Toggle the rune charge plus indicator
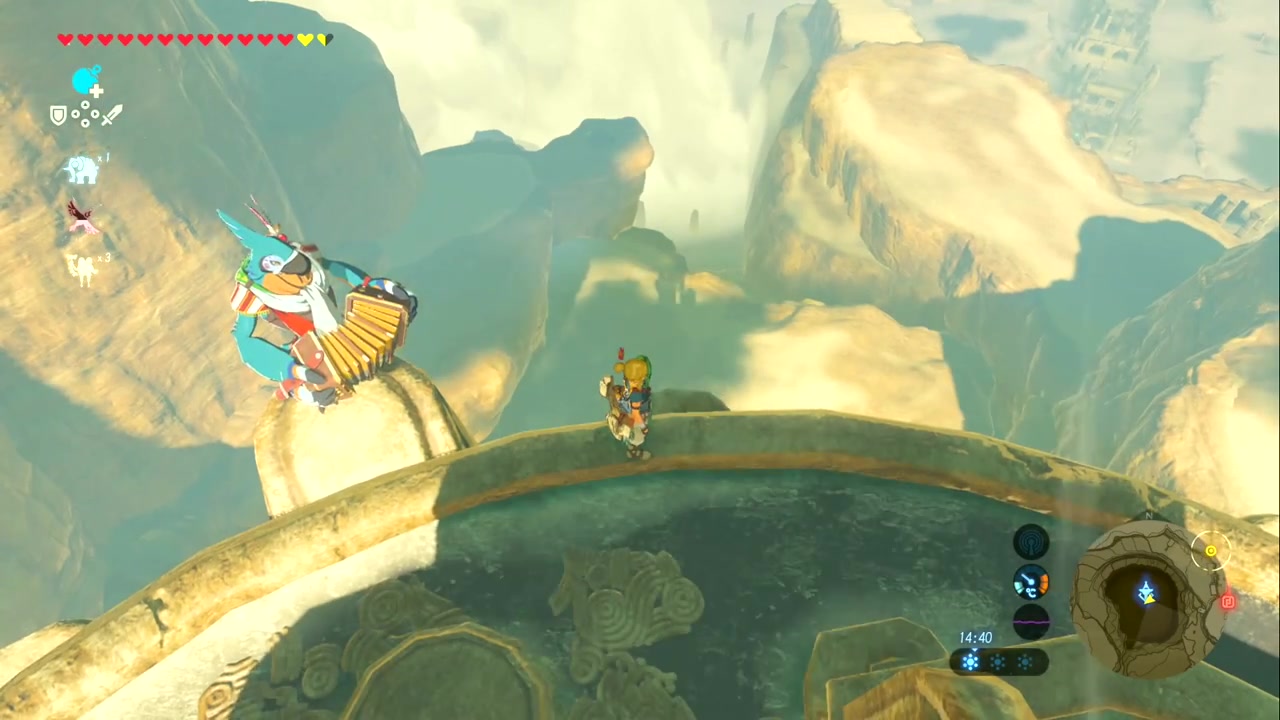 point(96,89)
